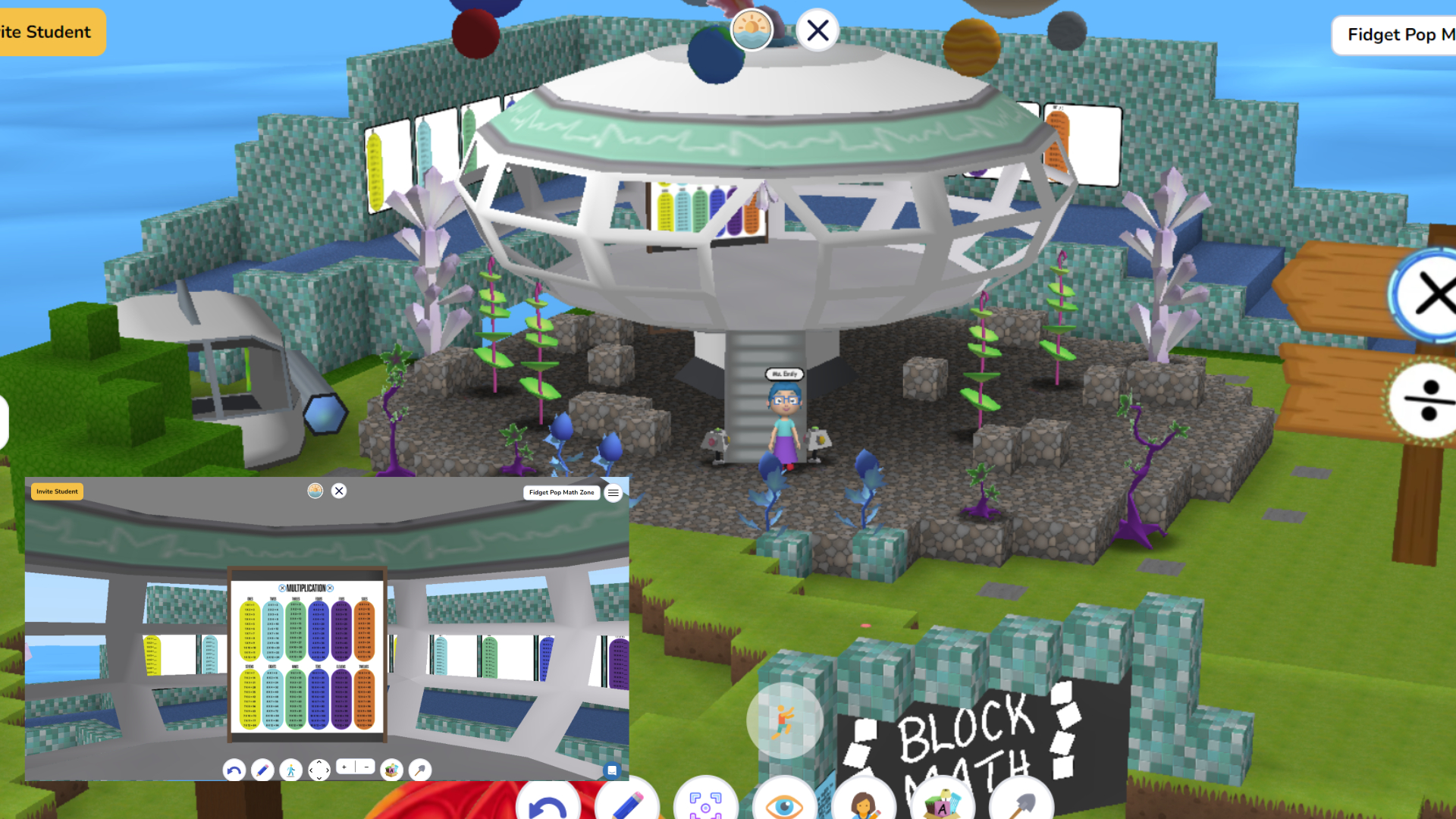
Task: Click Ms. Emily's nametag above the avatar
Action: tap(785, 373)
